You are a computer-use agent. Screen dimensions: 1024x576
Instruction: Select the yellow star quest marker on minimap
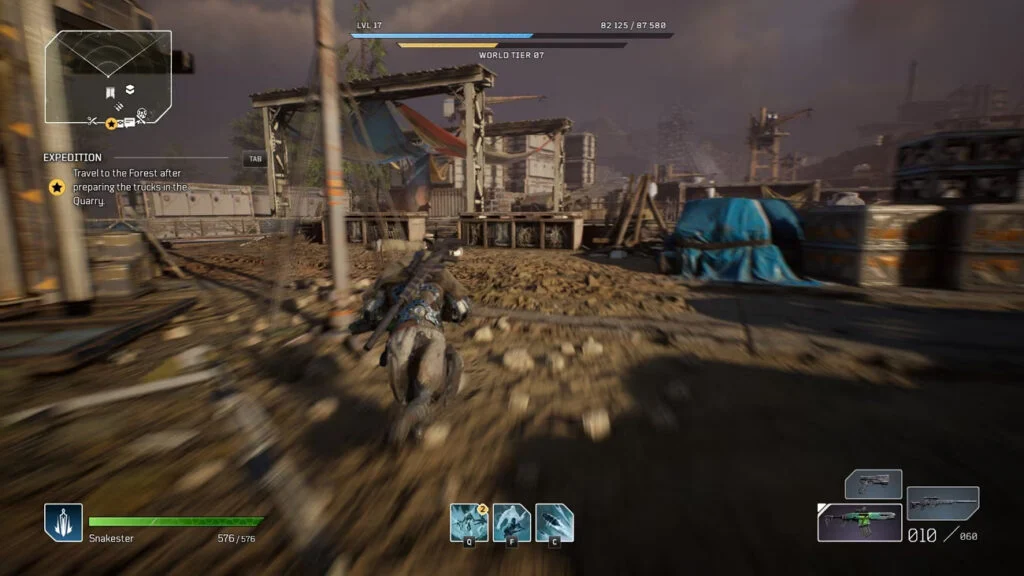(110, 123)
